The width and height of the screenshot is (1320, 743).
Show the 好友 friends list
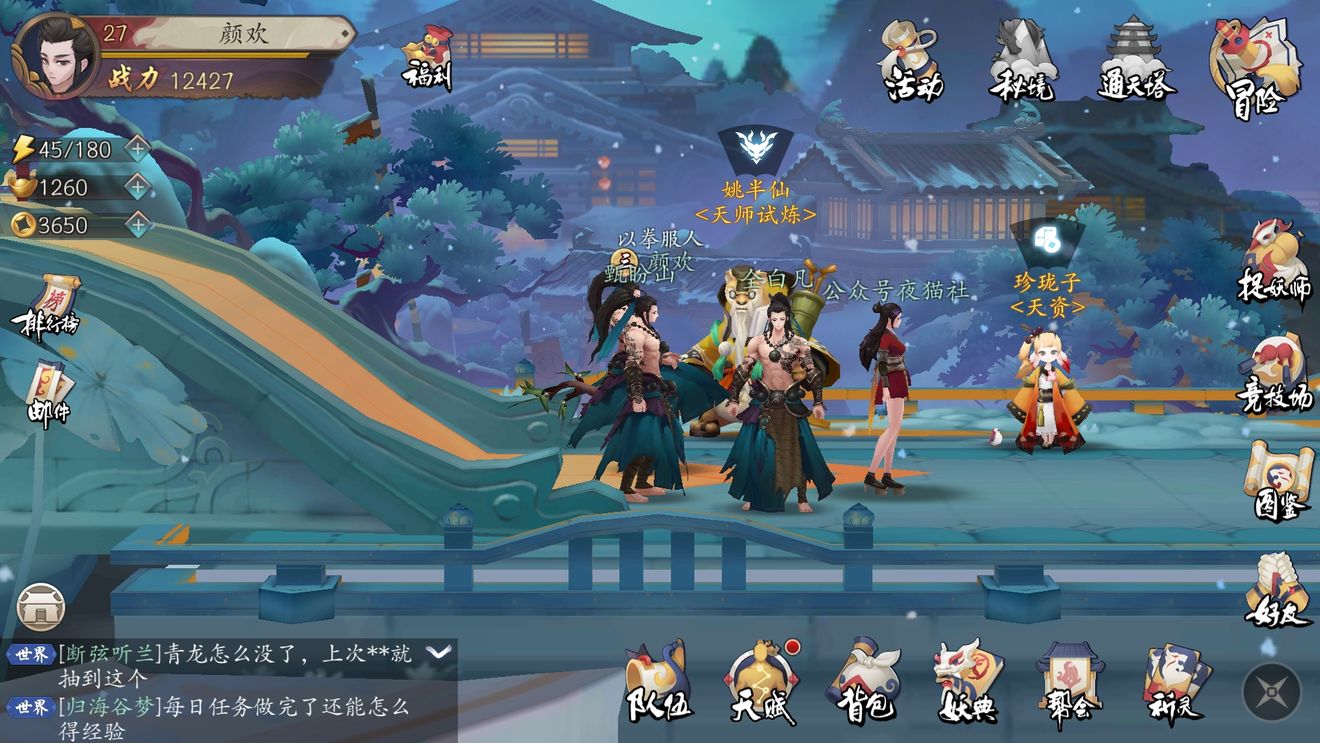[x=1278, y=590]
